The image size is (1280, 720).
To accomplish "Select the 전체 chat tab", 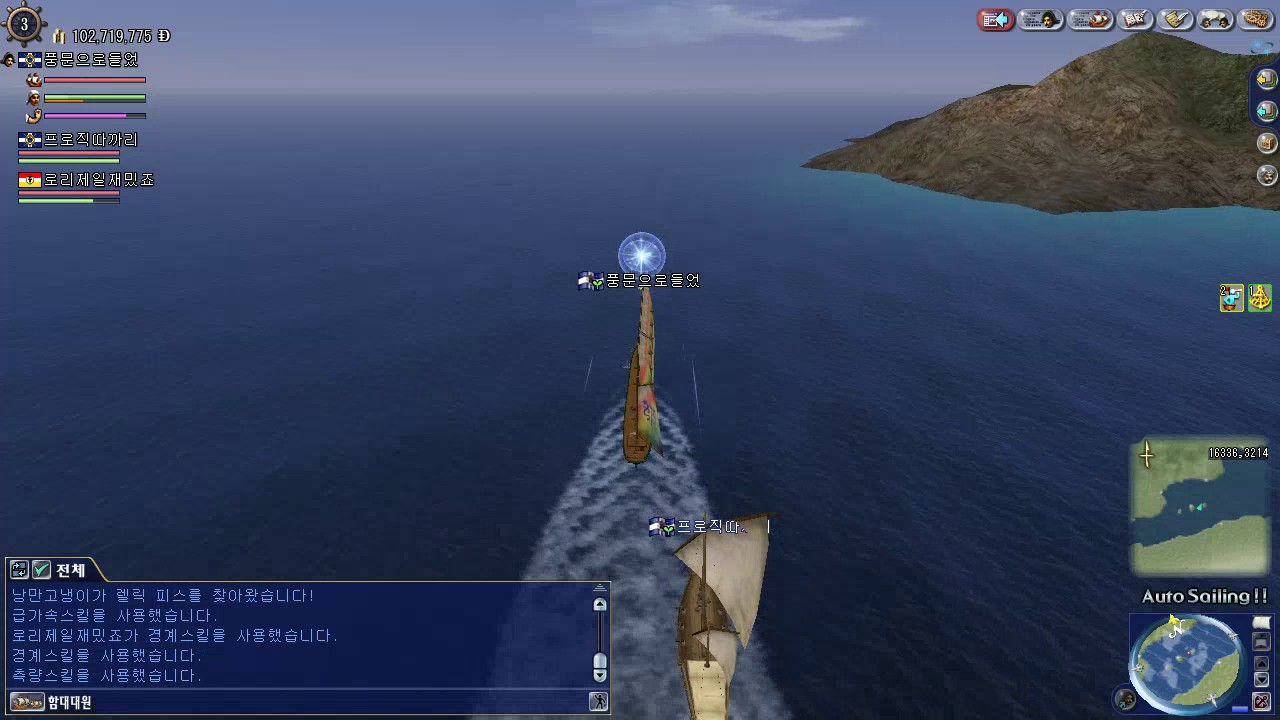I will tap(70, 570).
